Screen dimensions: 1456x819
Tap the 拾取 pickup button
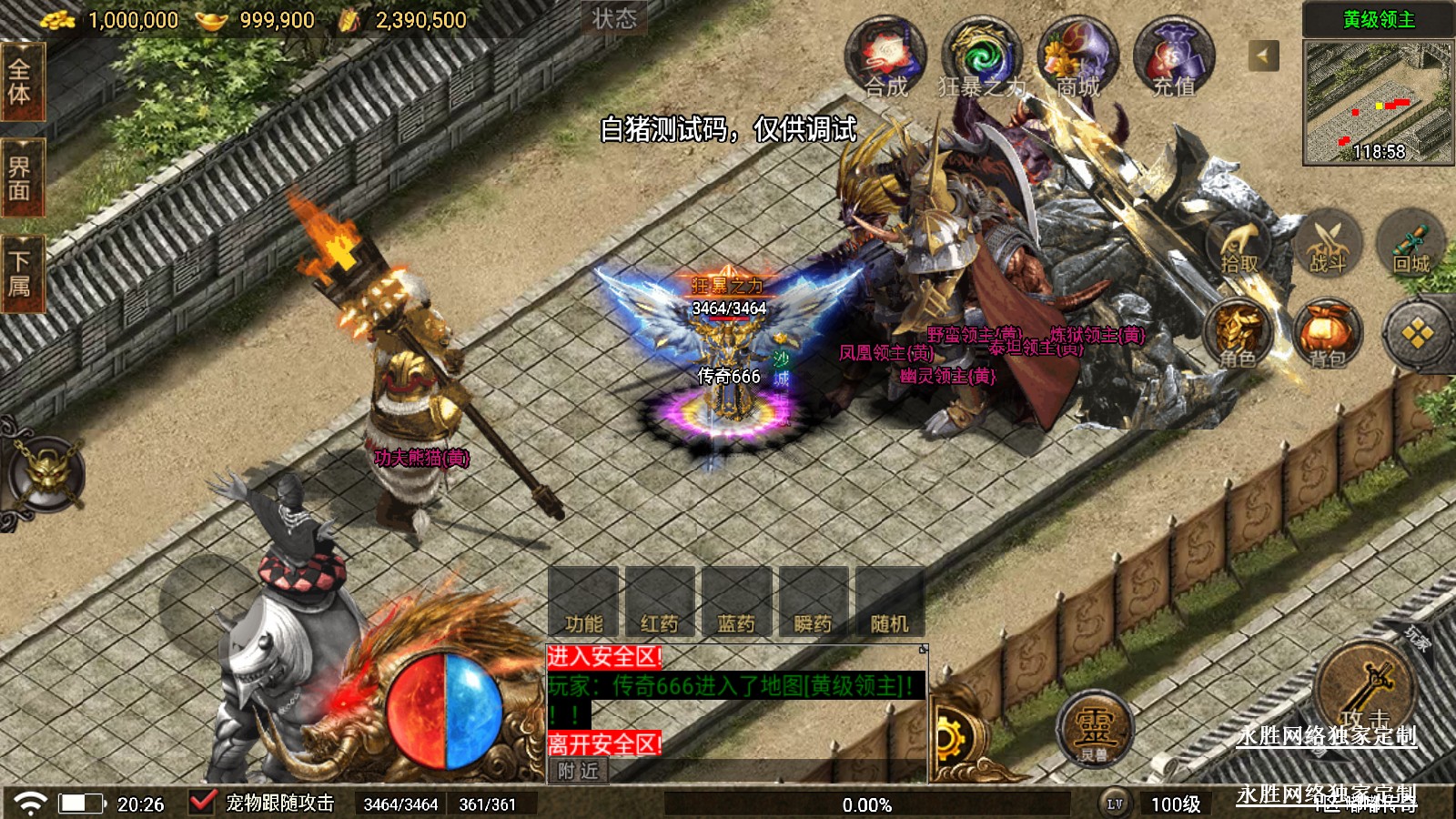(x=1239, y=245)
